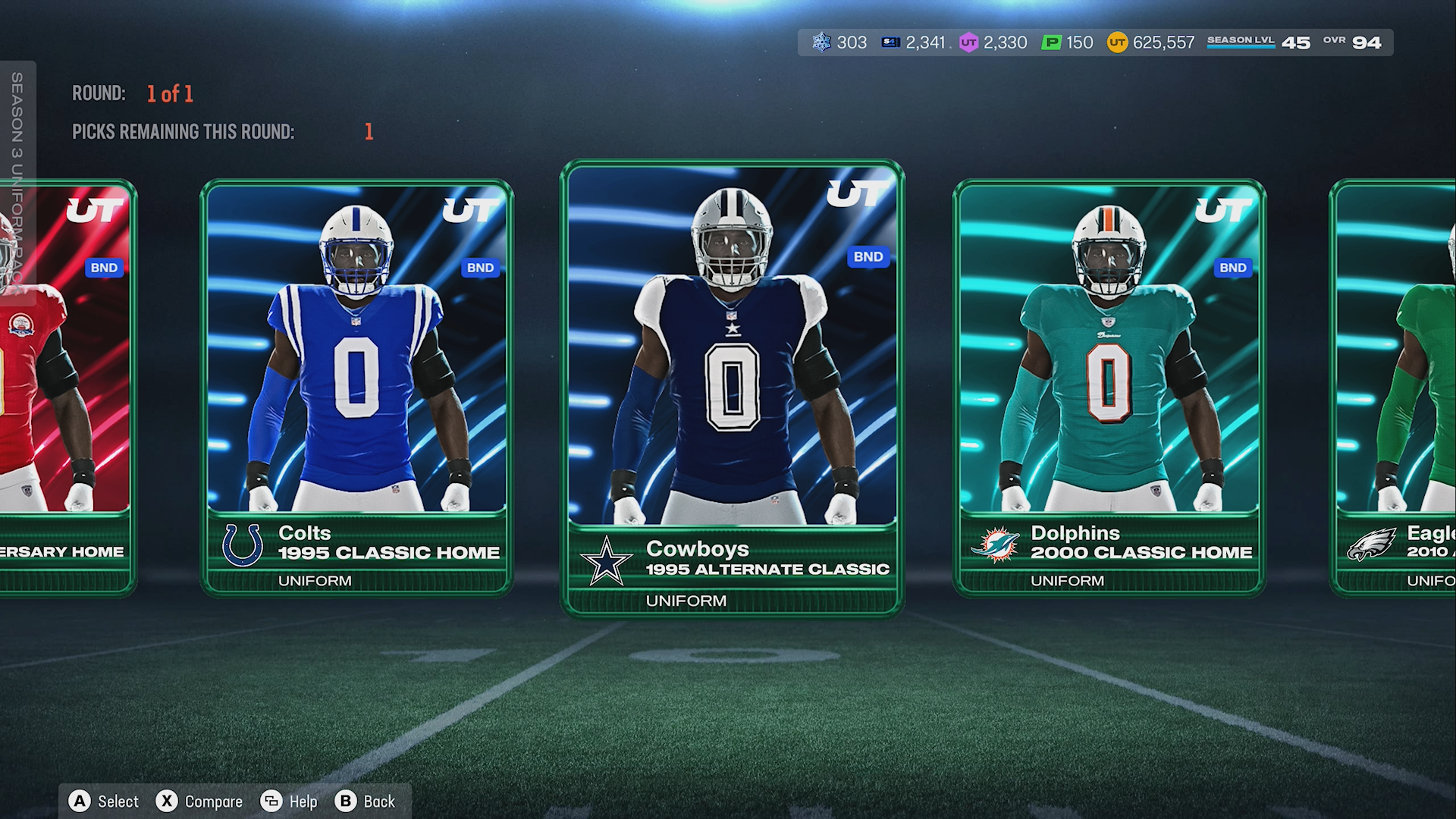
Task: Click the Select option in the bottom bar
Action: click(x=105, y=802)
